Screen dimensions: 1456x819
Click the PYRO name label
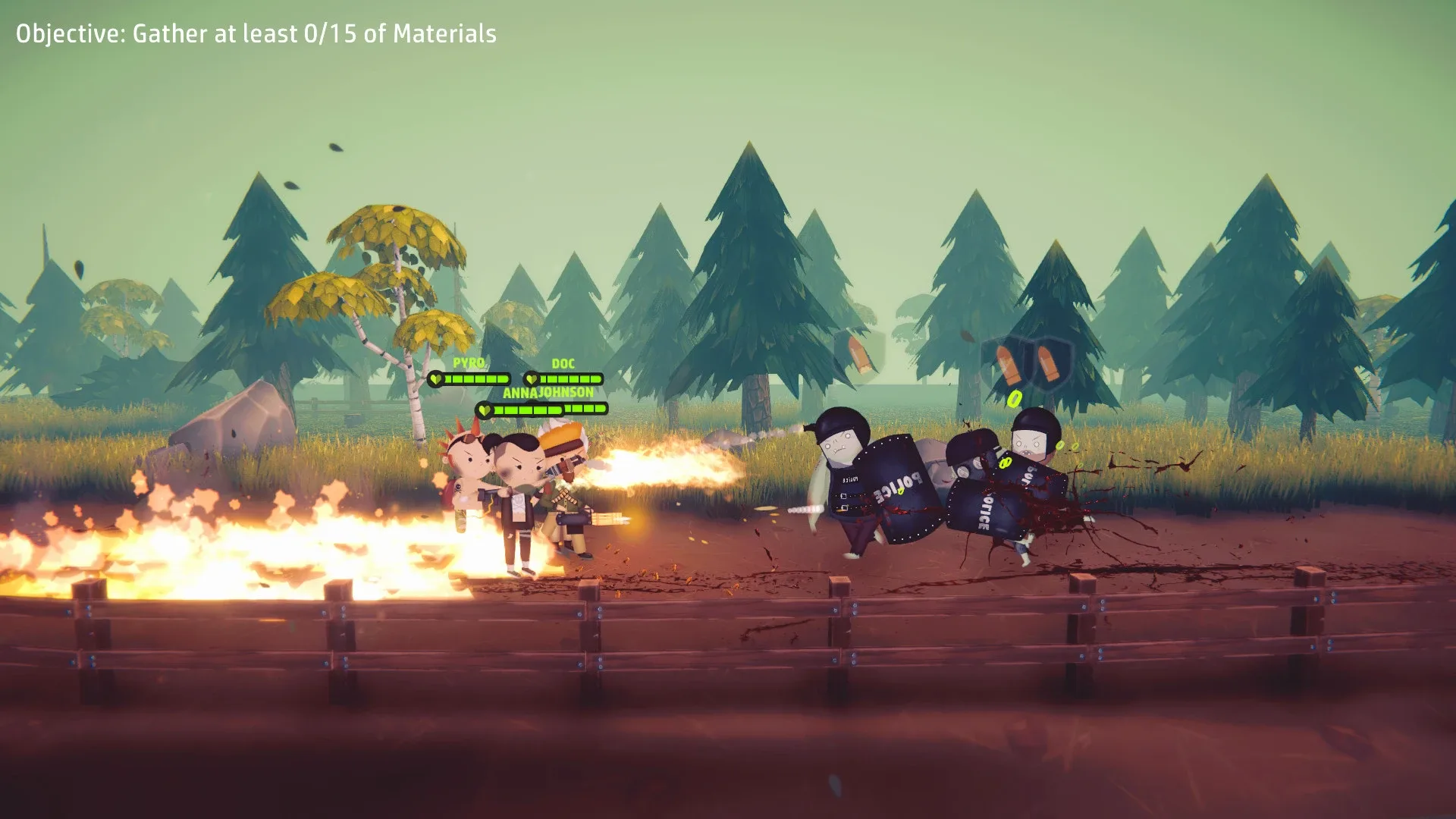click(469, 362)
